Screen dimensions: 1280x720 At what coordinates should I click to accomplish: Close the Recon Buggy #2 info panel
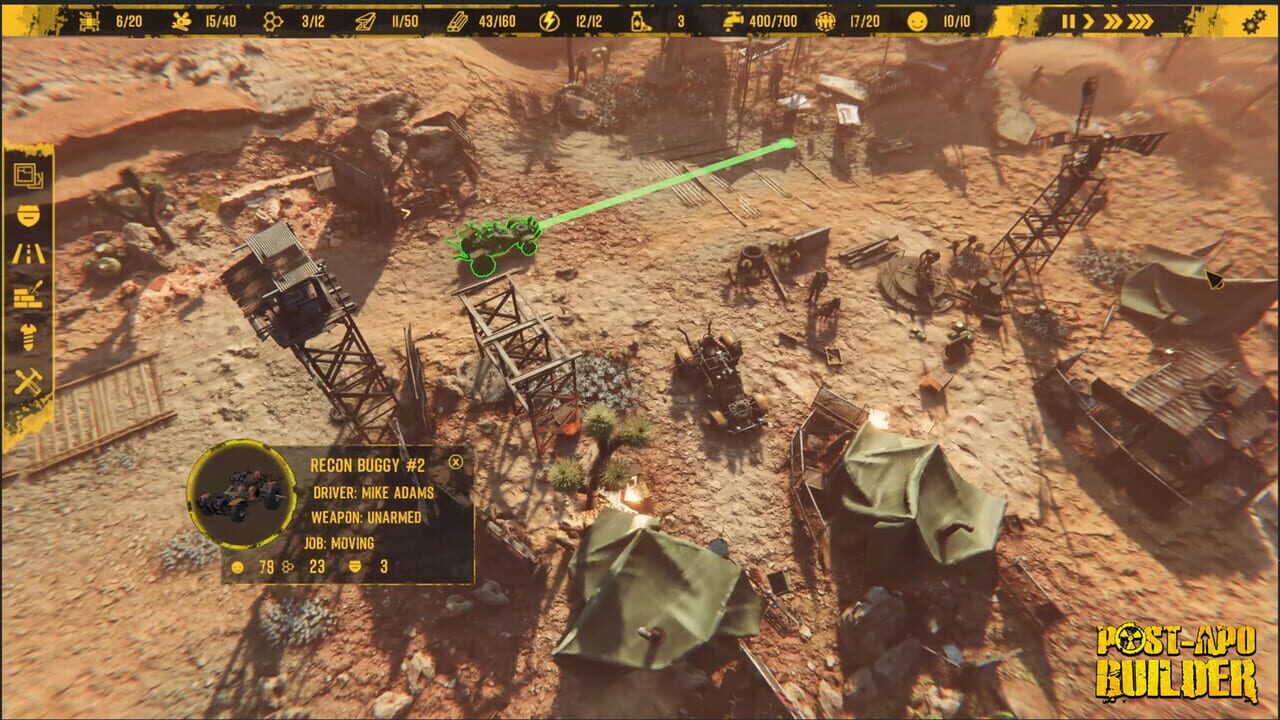[458, 462]
